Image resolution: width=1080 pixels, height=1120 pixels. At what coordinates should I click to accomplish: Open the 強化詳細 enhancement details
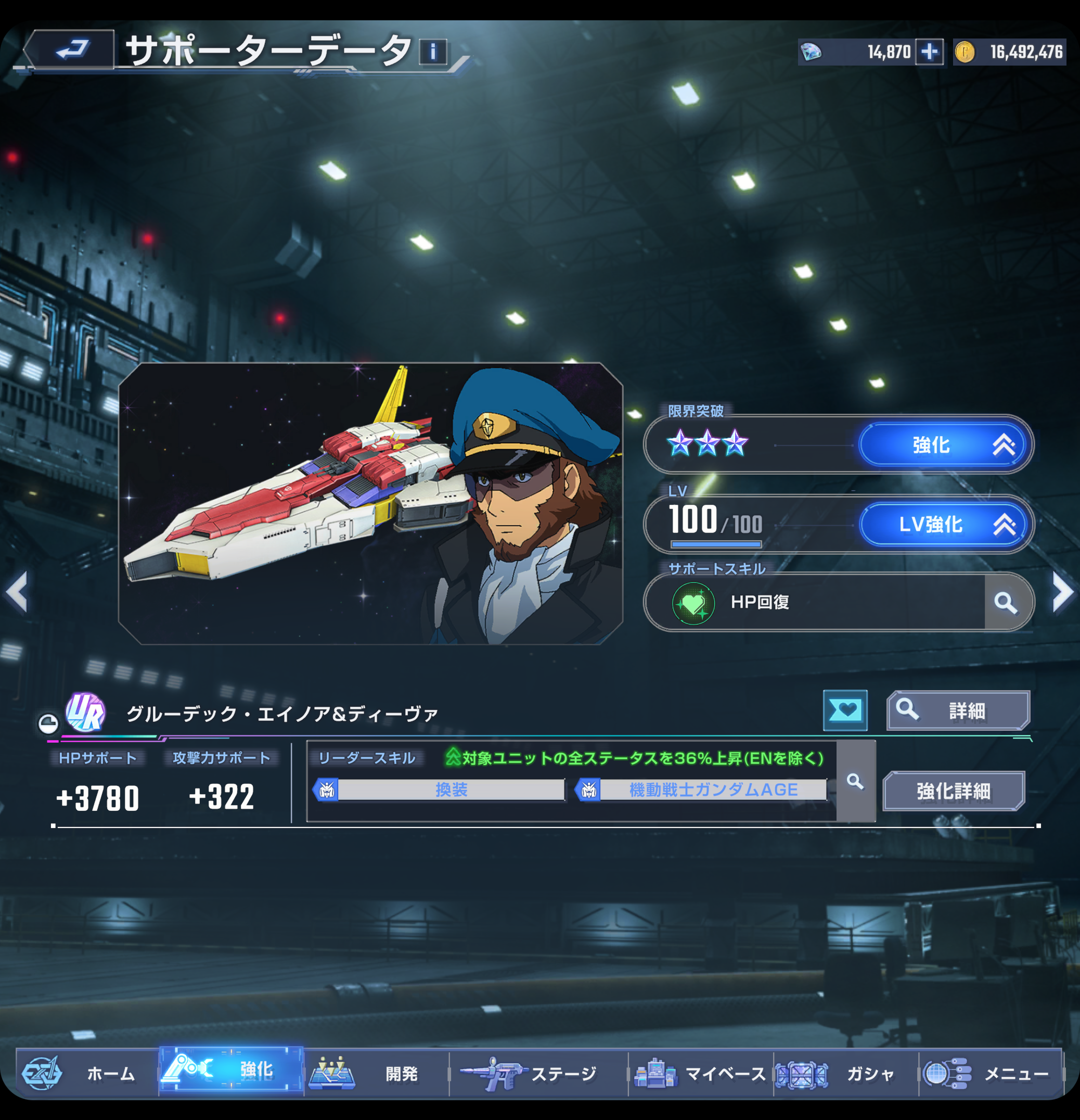click(953, 791)
